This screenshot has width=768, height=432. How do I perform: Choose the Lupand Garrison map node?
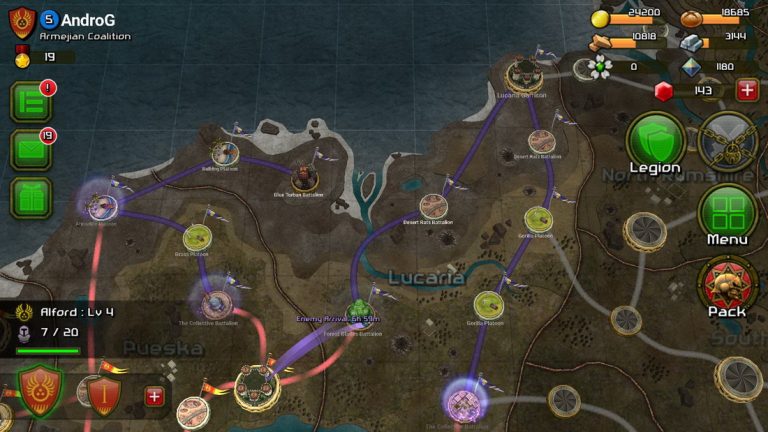pos(521,73)
